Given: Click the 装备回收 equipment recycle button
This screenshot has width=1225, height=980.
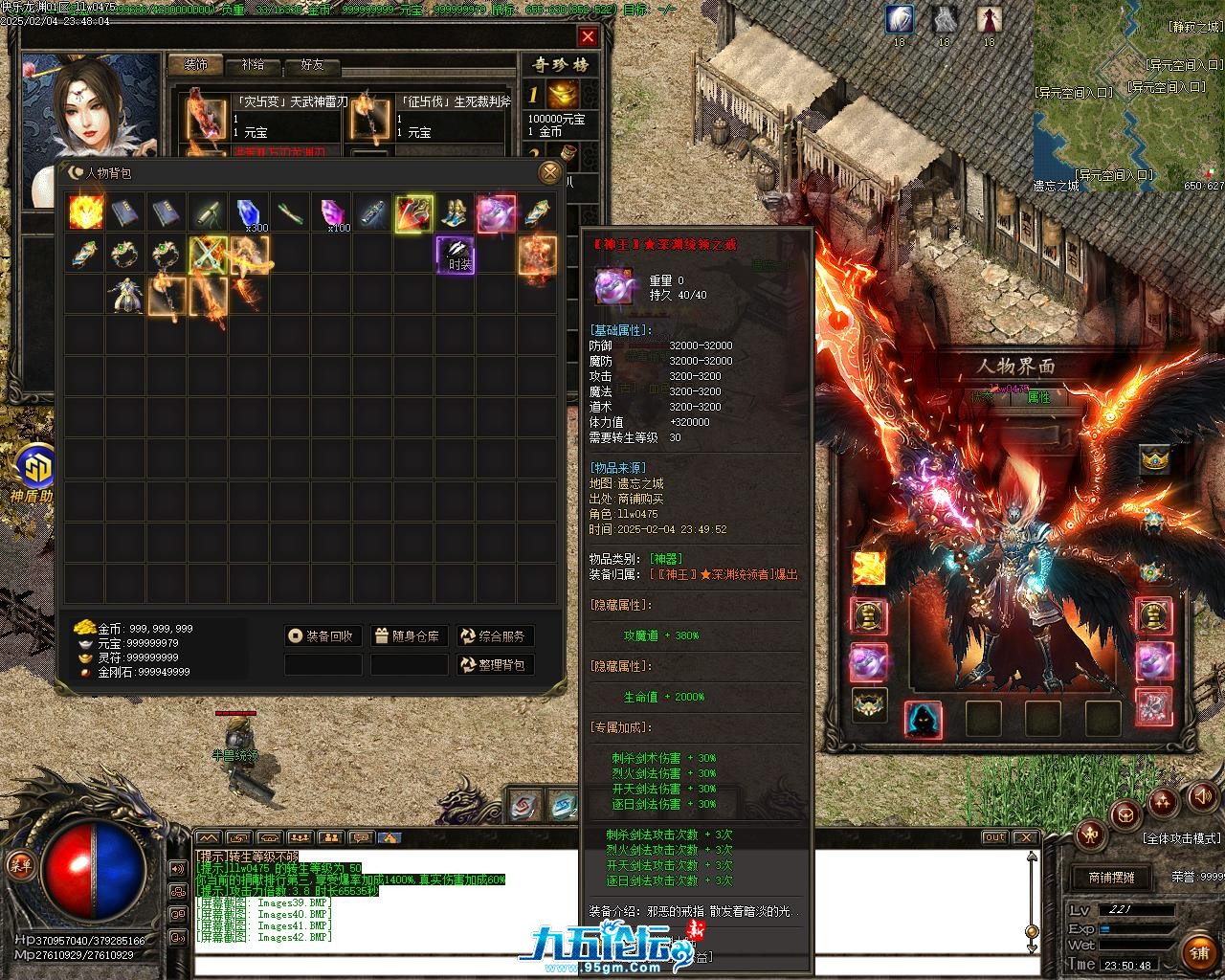Looking at the screenshot, I should click(323, 636).
